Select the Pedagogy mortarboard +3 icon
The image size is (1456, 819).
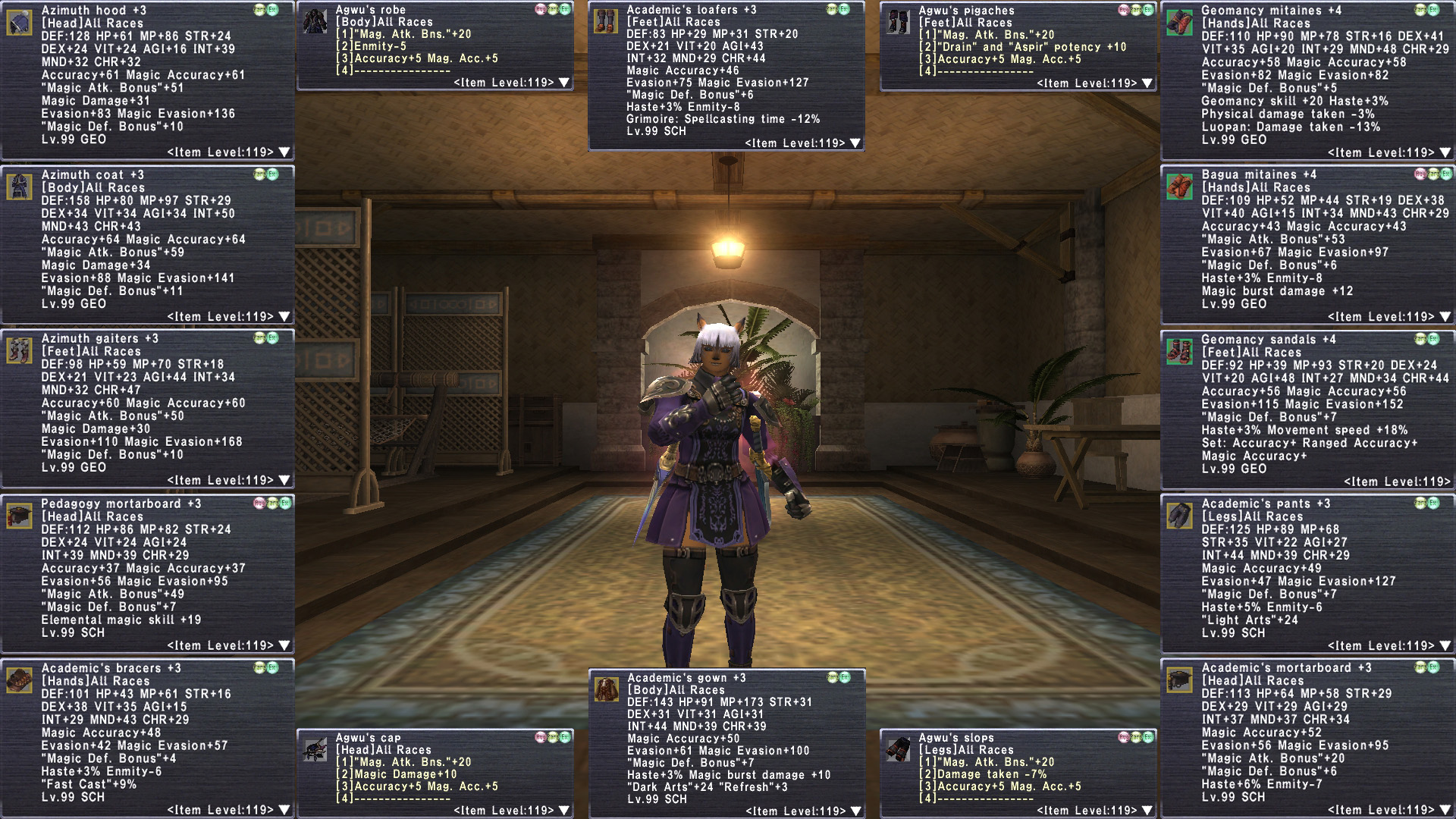19,516
